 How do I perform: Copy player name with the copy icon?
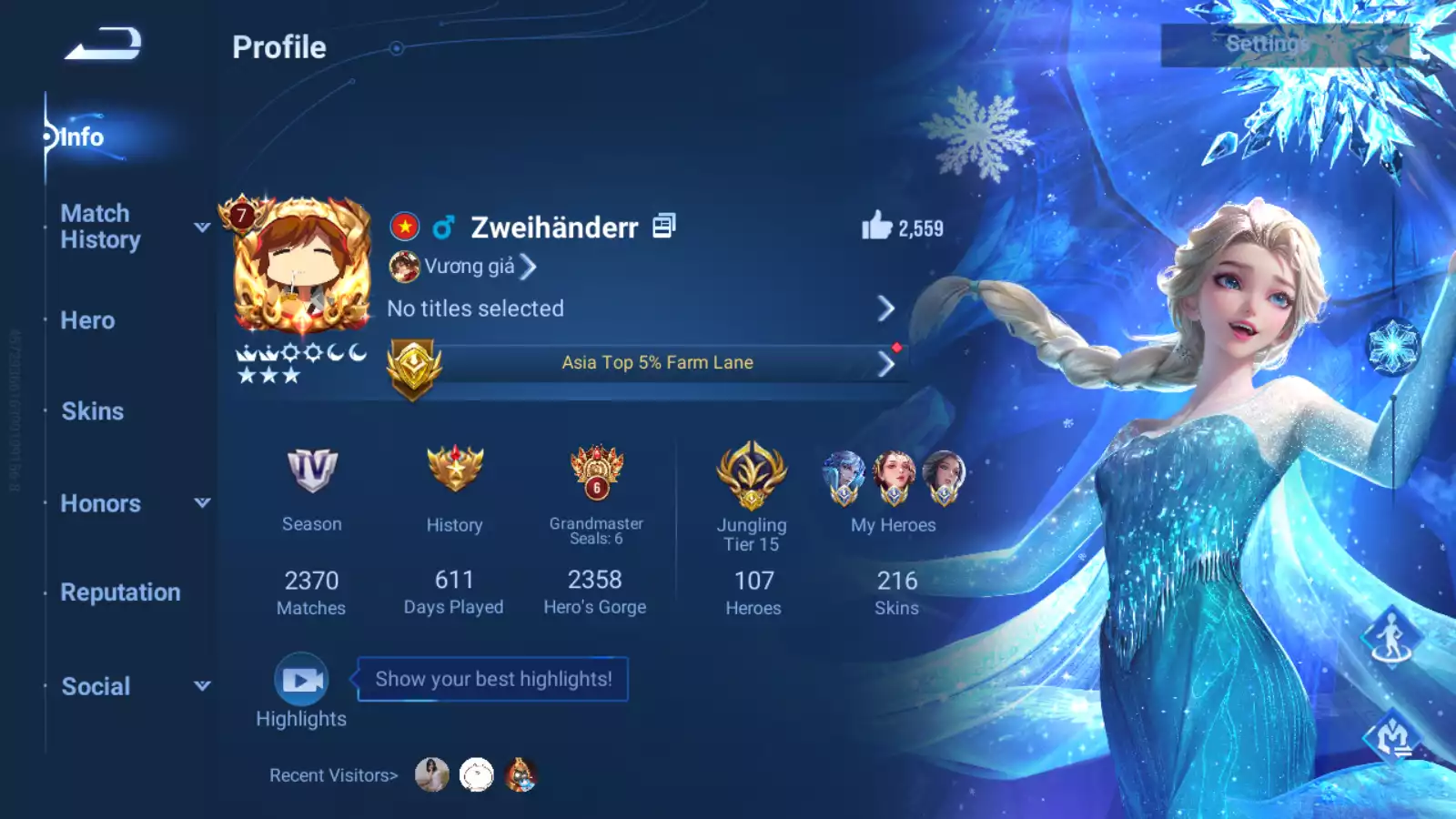coord(664,226)
